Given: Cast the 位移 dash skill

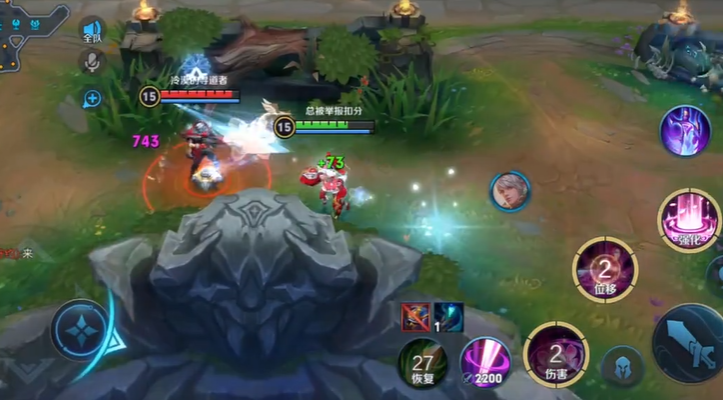Looking at the screenshot, I should tap(605, 269).
